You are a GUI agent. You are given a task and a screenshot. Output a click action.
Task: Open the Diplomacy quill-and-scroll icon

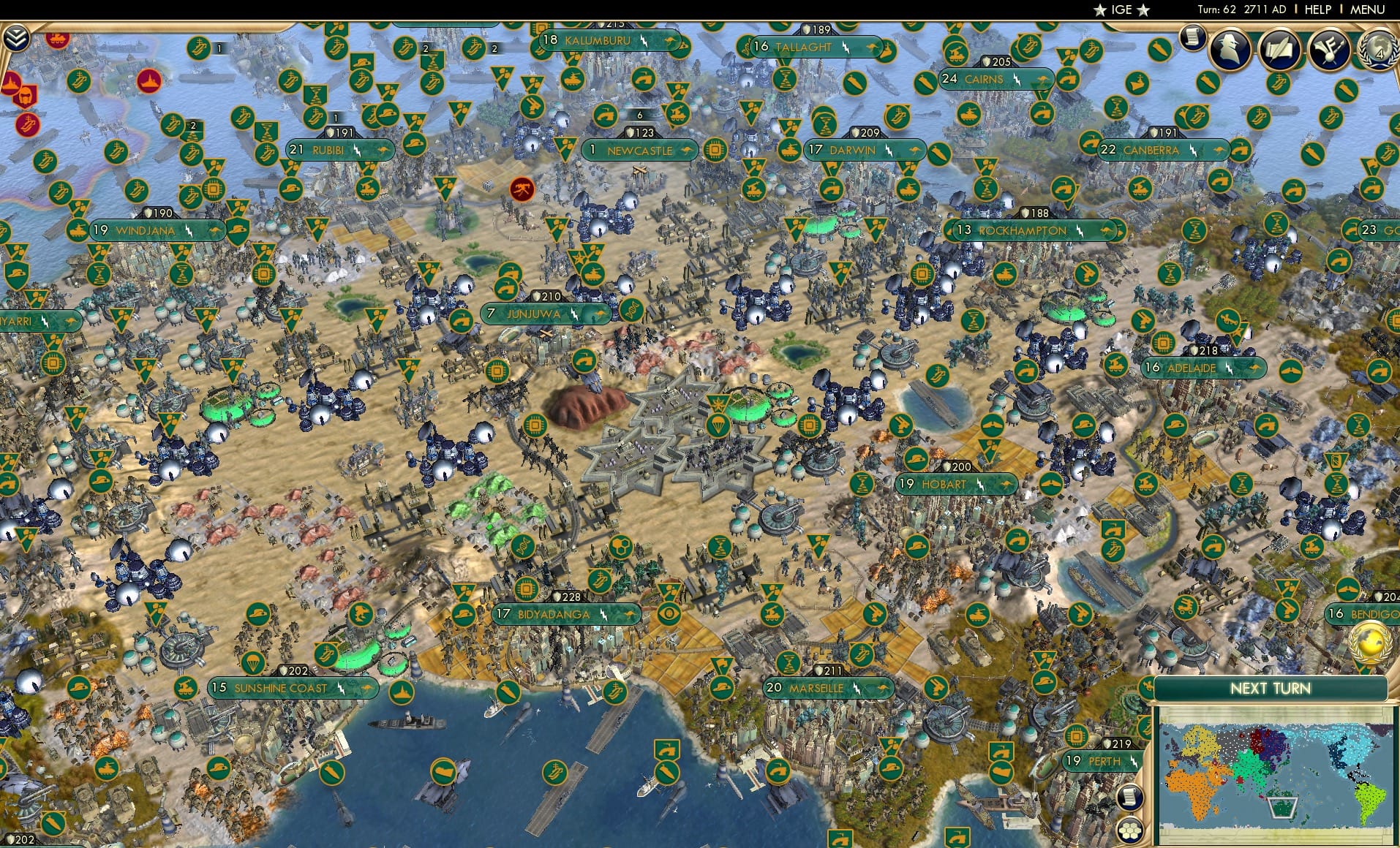pos(1279,50)
